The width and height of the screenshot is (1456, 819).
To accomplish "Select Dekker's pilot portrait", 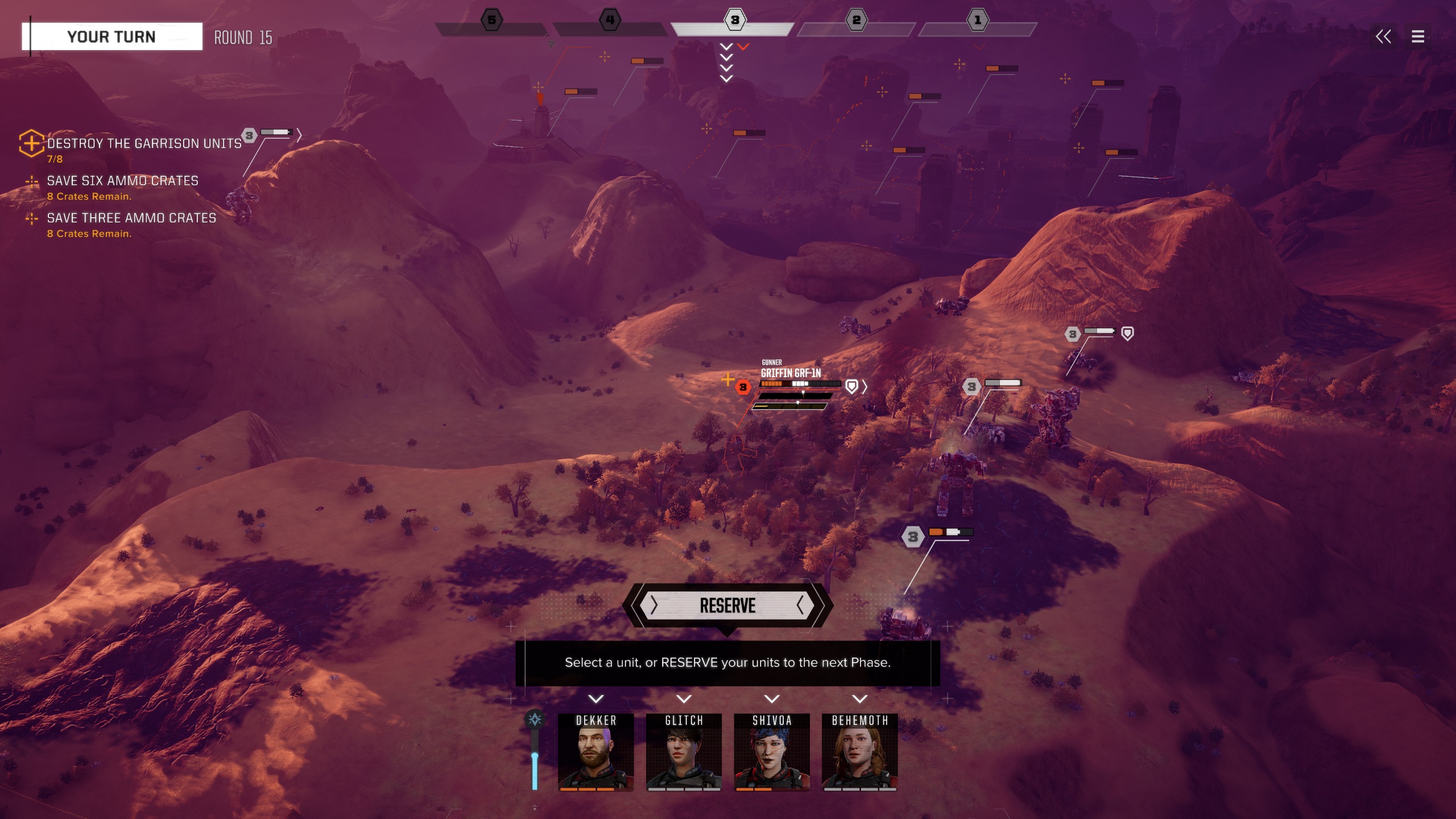I will [x=595, y=752].
